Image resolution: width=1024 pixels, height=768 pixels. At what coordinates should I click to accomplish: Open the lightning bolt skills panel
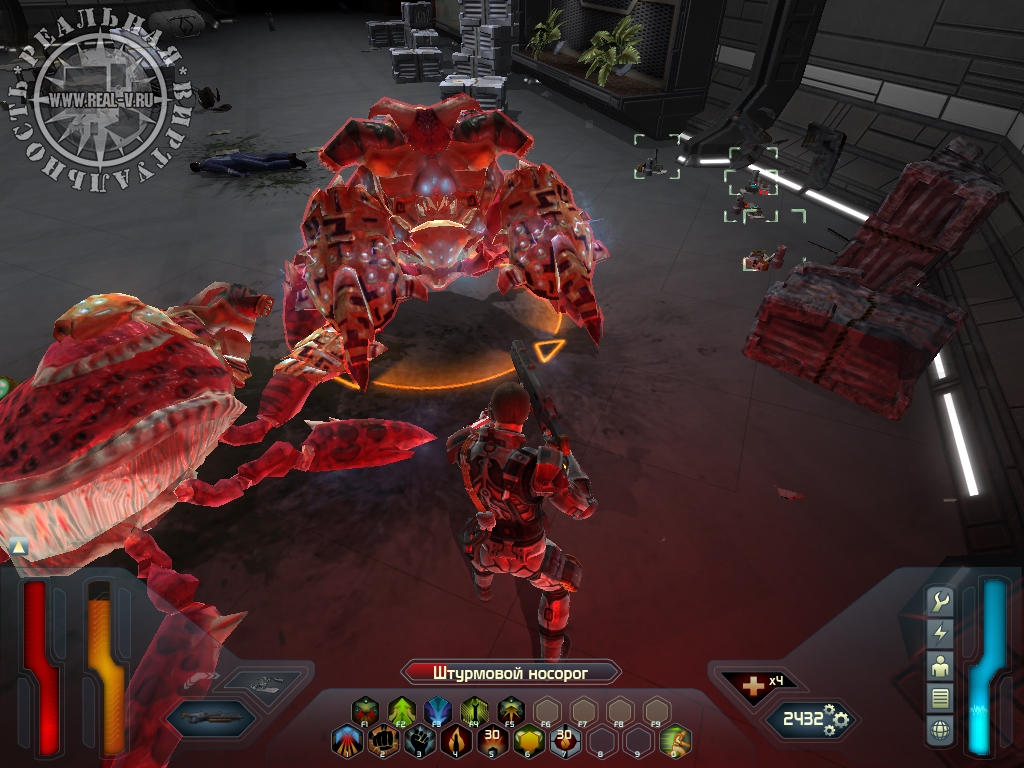(940, 633)
